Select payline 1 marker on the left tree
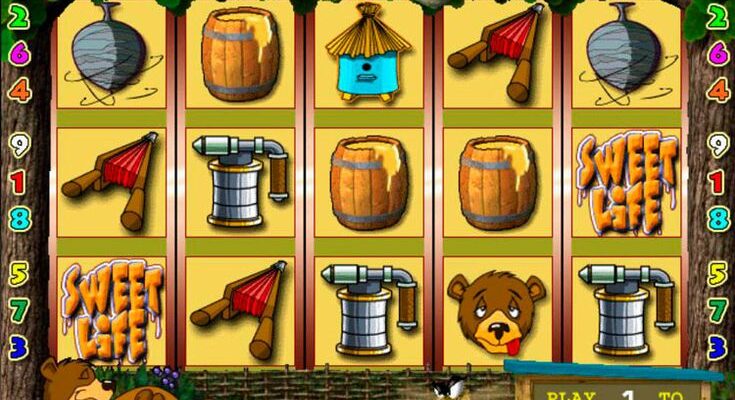Screen dimensions: 735x400 pyautogui.click(x=19, y=182)
